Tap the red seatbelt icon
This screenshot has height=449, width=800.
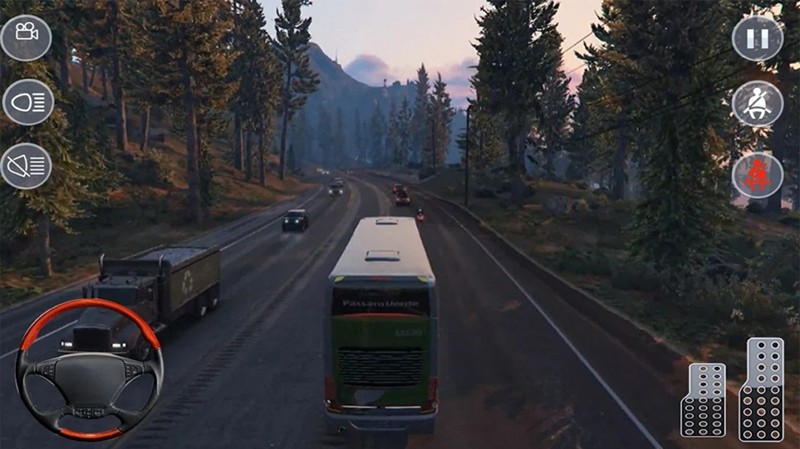(x=757, y=175)
